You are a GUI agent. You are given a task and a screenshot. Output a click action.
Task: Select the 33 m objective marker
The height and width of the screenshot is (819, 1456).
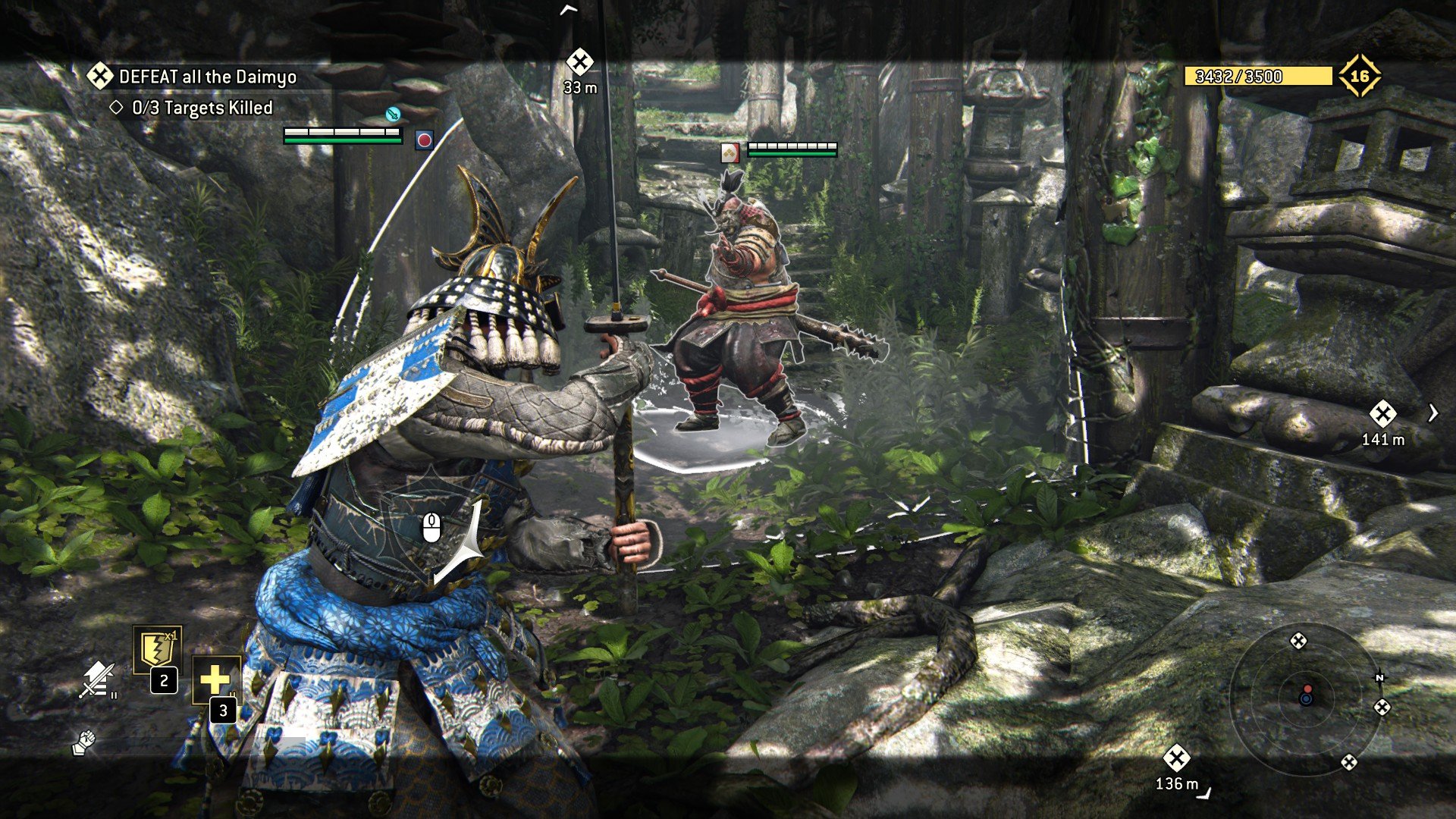point(580,62)
